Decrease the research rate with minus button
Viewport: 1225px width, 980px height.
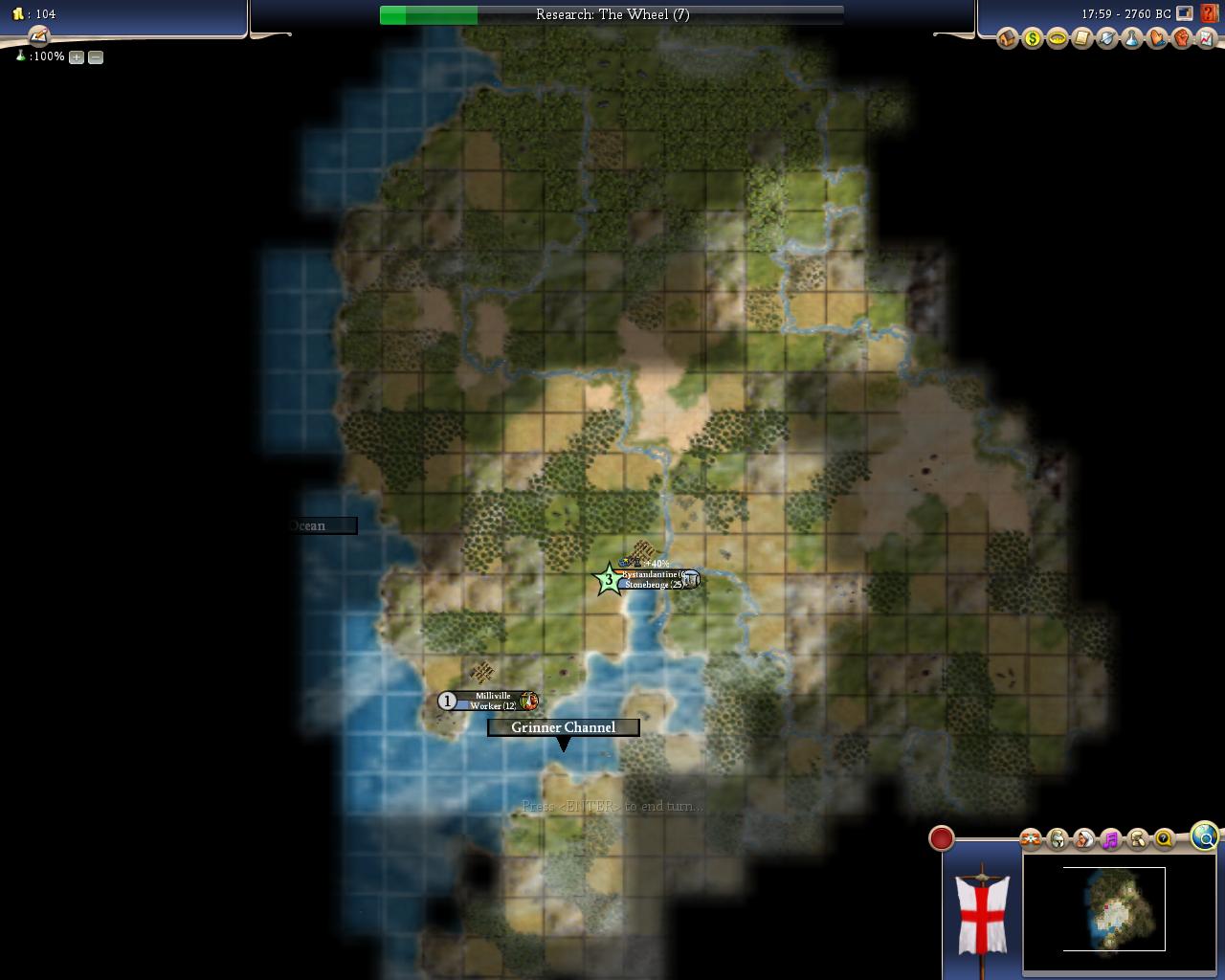pyautogui.click(x=96, y=57)
